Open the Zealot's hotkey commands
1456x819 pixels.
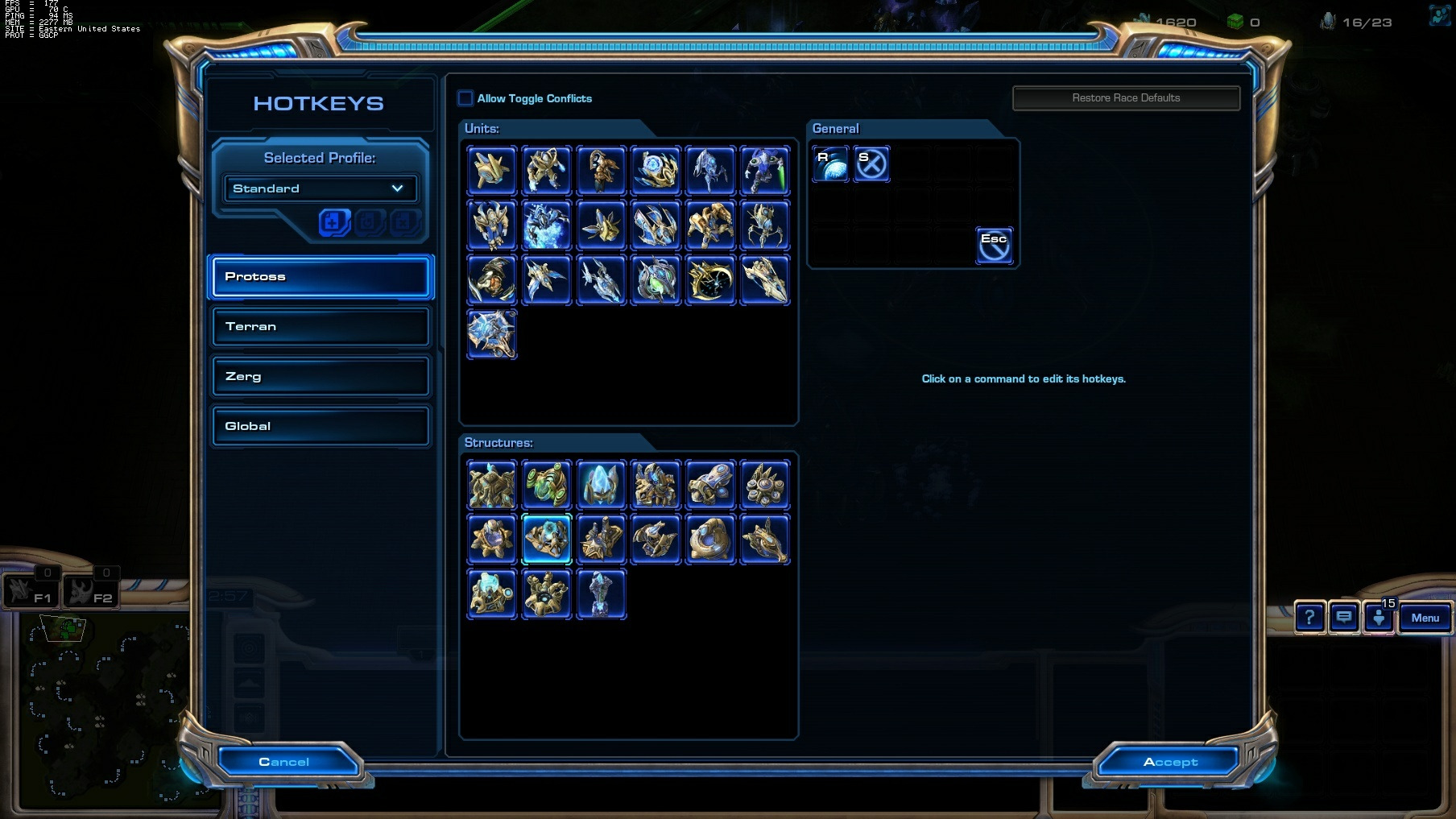pyautogui.click(x=547, y=170)
